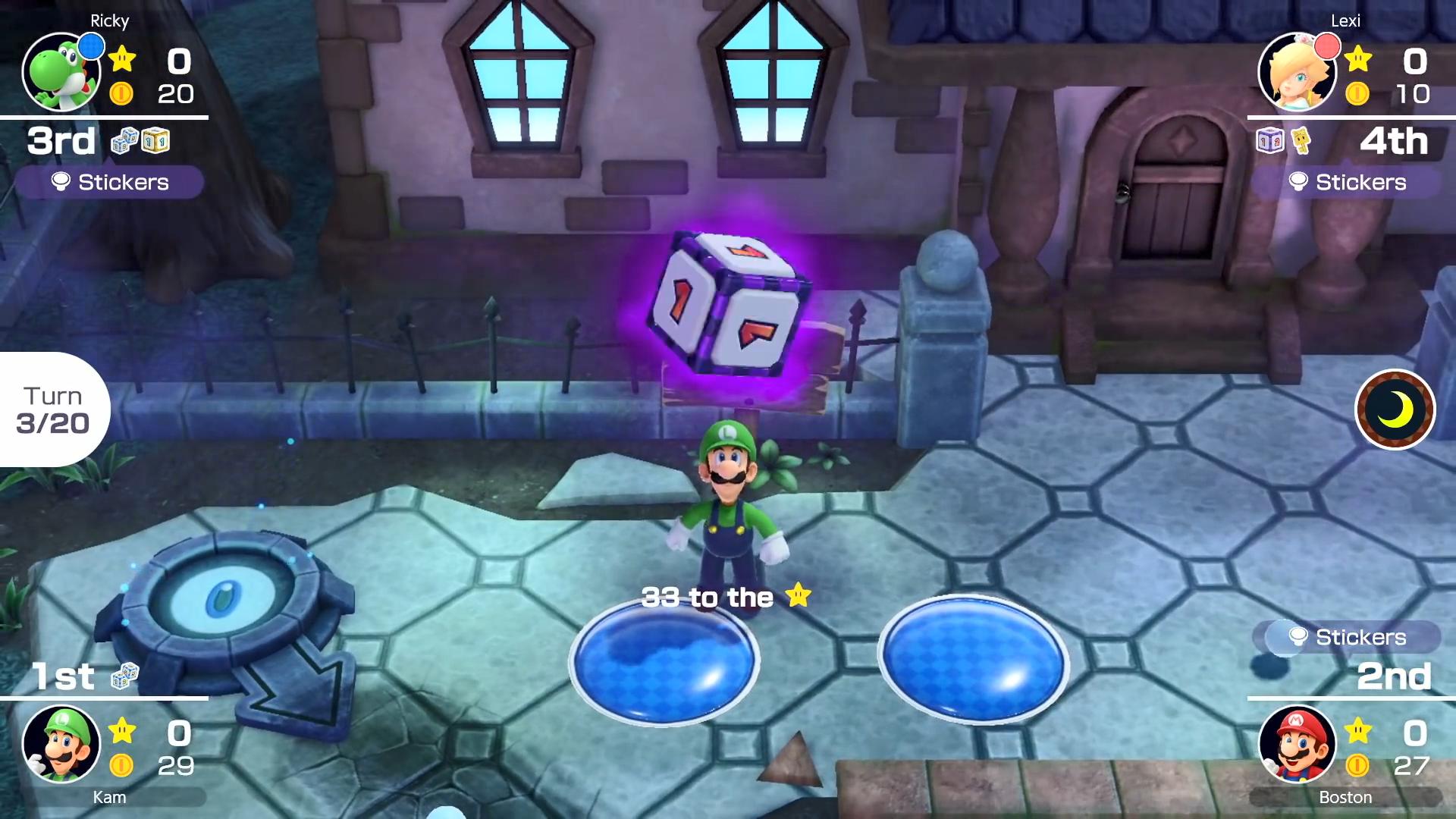Viewport: 1456px width, 819px height.
Task: Click Lexi's Rosalina portrait
Action: [x=1297, y=73]
